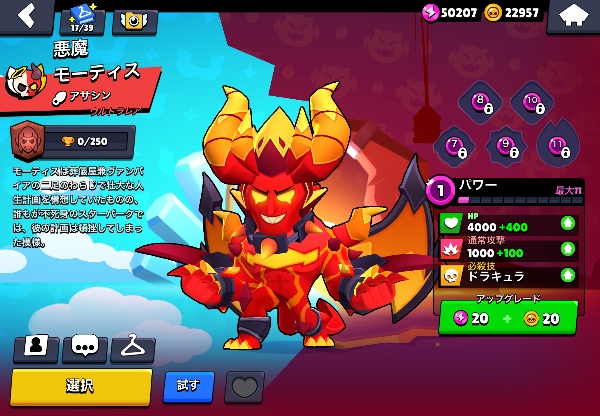Image resolution: width=600 pixels, height=416 pixels.
Task: Return to the home screen
Action: [x=573, y=15]
